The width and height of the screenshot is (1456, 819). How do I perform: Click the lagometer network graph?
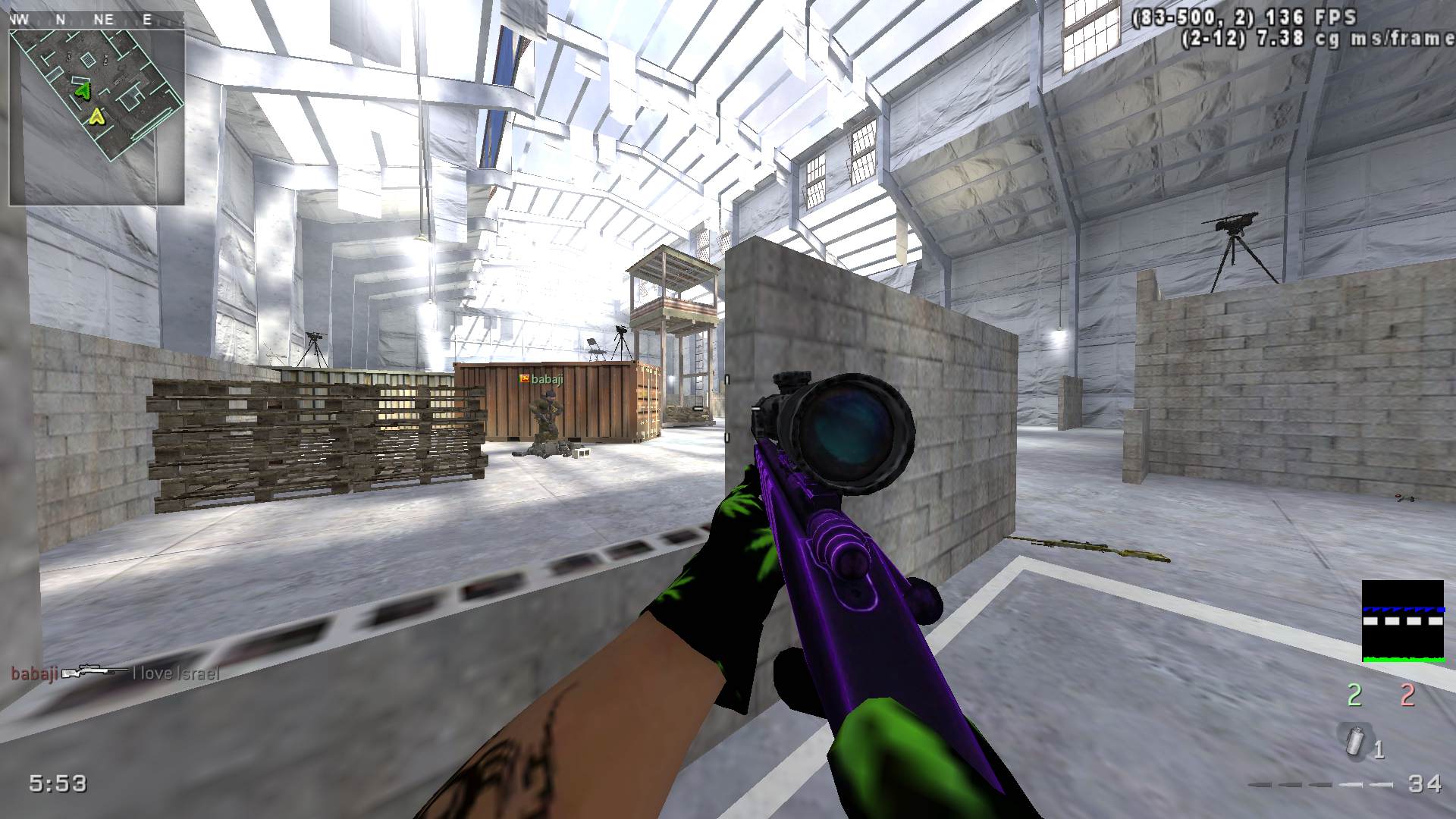point(1402,621)
